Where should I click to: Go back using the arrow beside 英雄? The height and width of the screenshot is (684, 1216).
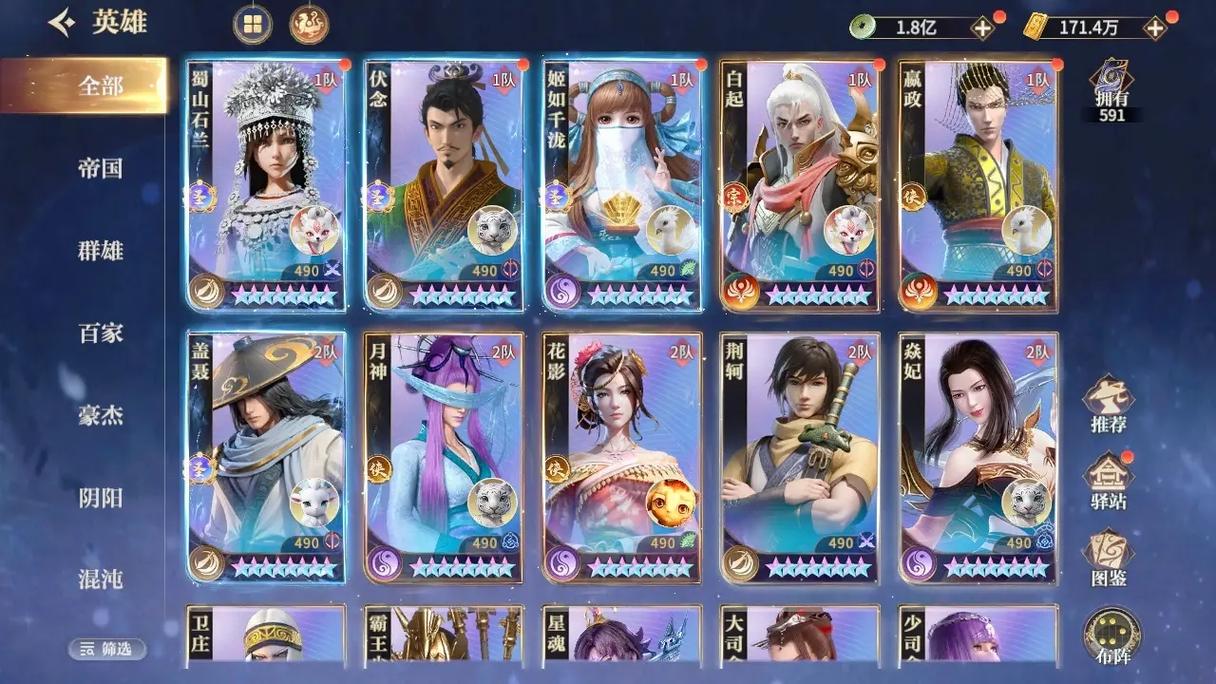click(x=62, y=23)
